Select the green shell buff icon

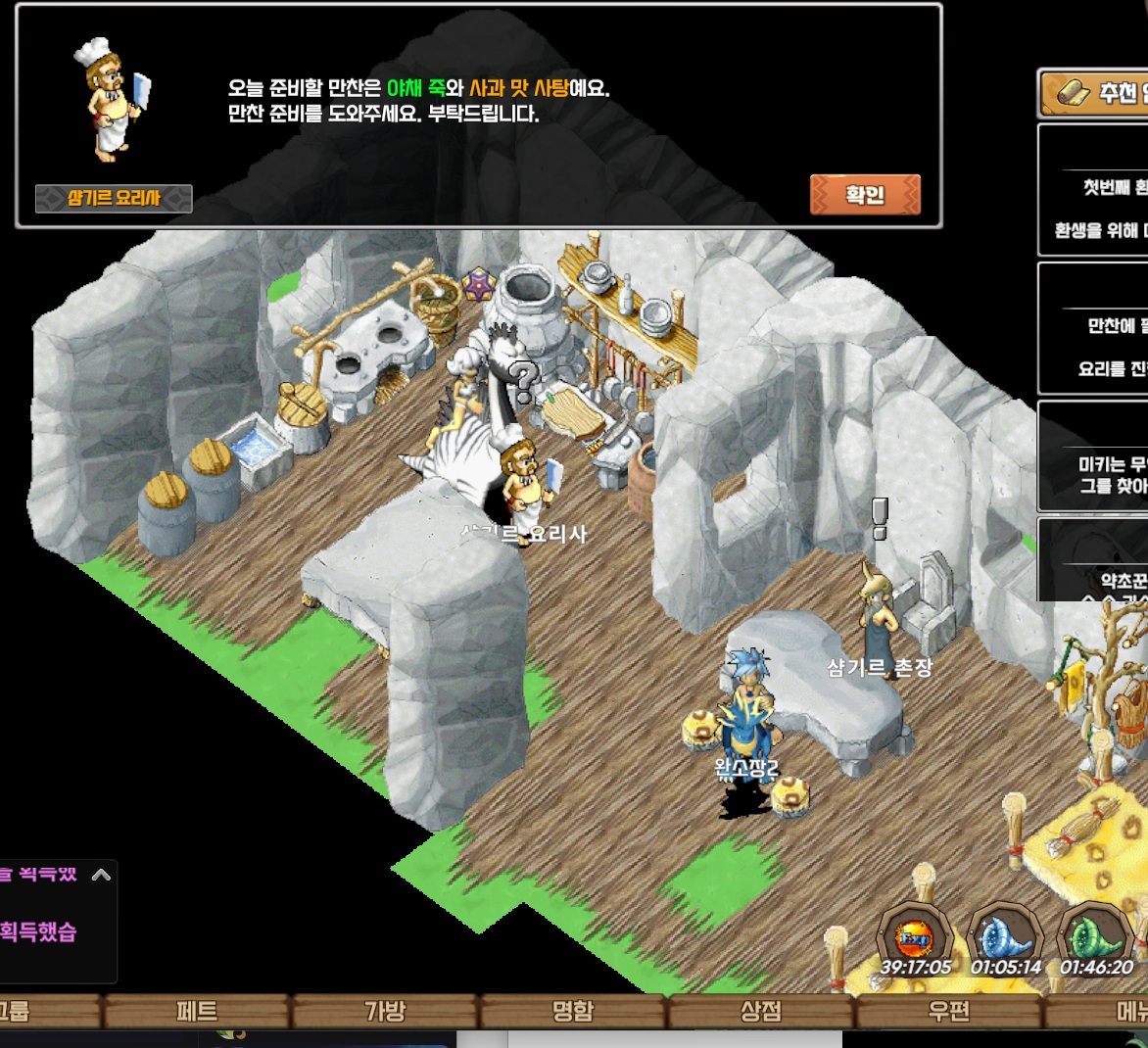1097,940
